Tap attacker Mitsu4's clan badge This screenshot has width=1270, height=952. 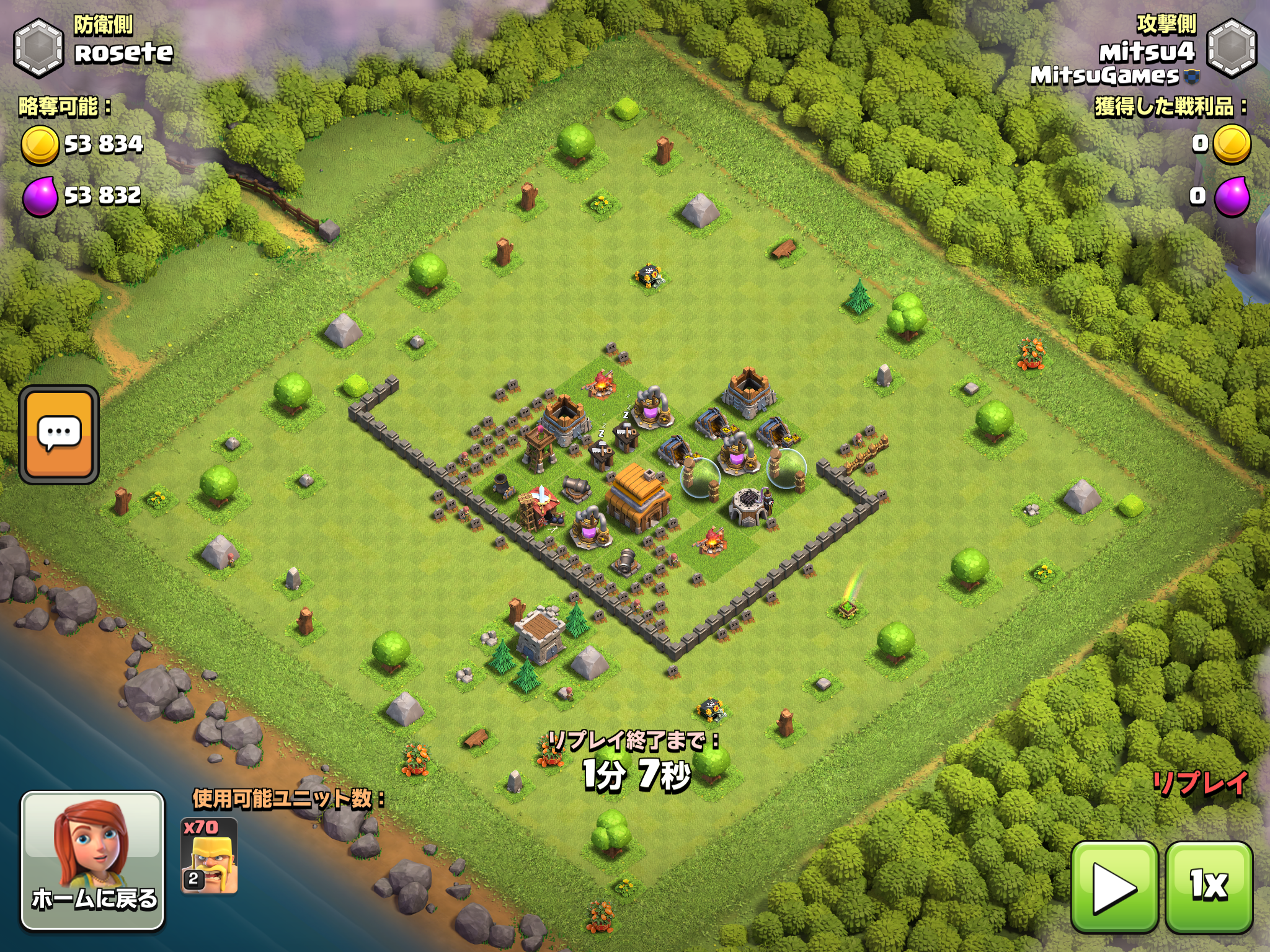(x=1232, y=48)
